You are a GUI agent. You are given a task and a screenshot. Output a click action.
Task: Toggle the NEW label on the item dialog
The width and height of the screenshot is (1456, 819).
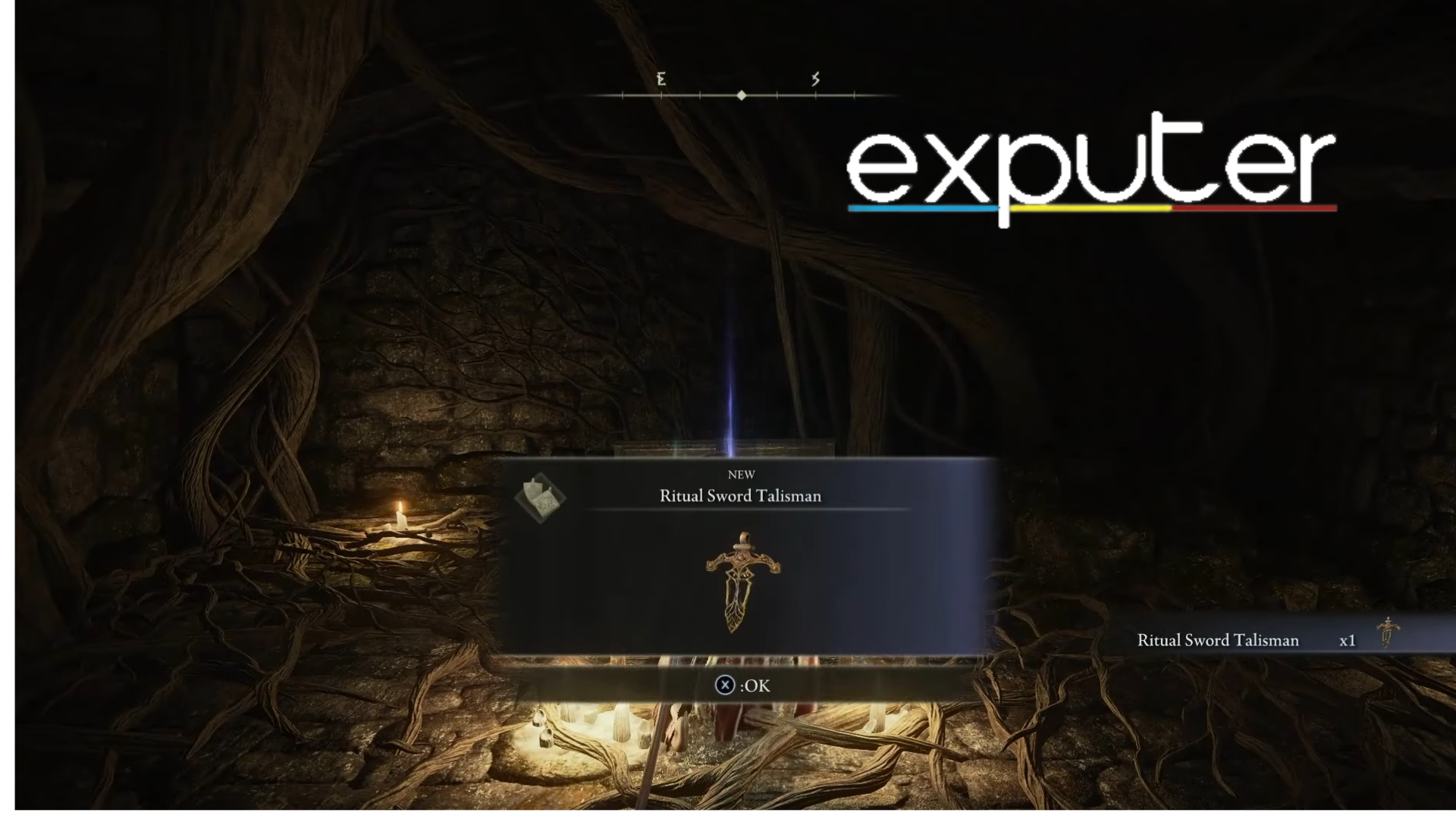pyautogui.click(x=742, y=474)
